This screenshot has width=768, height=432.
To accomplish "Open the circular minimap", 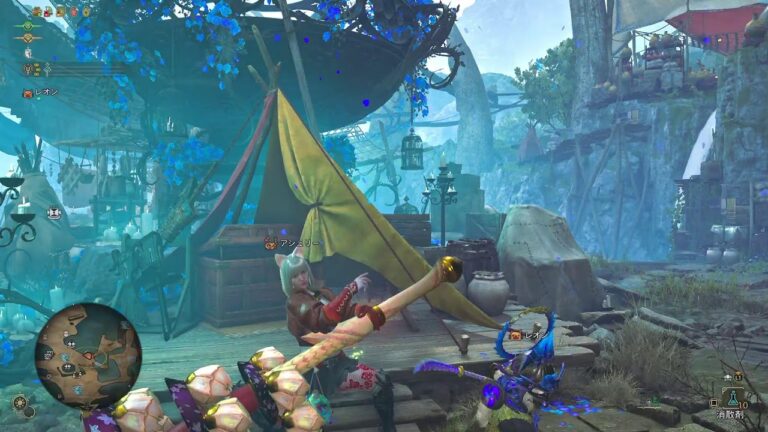I will click(x=87, y=354).
